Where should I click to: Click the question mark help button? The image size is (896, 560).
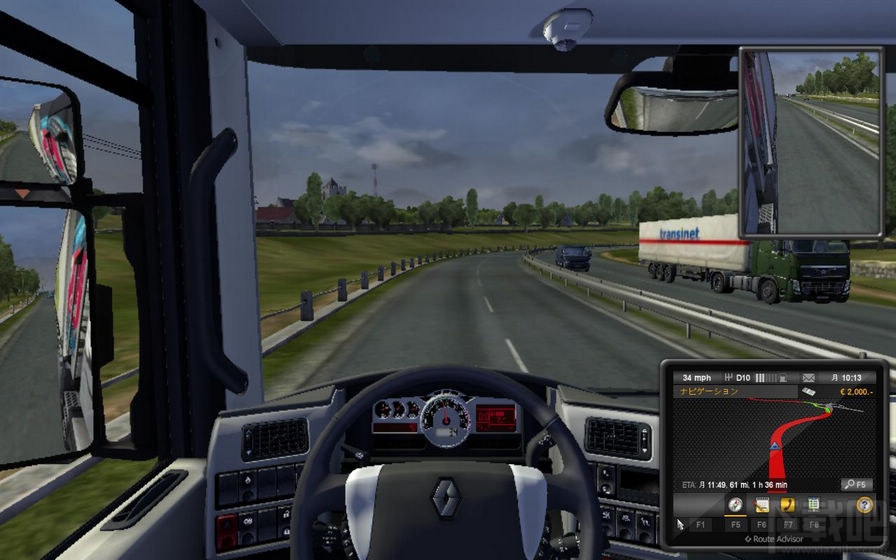pos(865,505)
